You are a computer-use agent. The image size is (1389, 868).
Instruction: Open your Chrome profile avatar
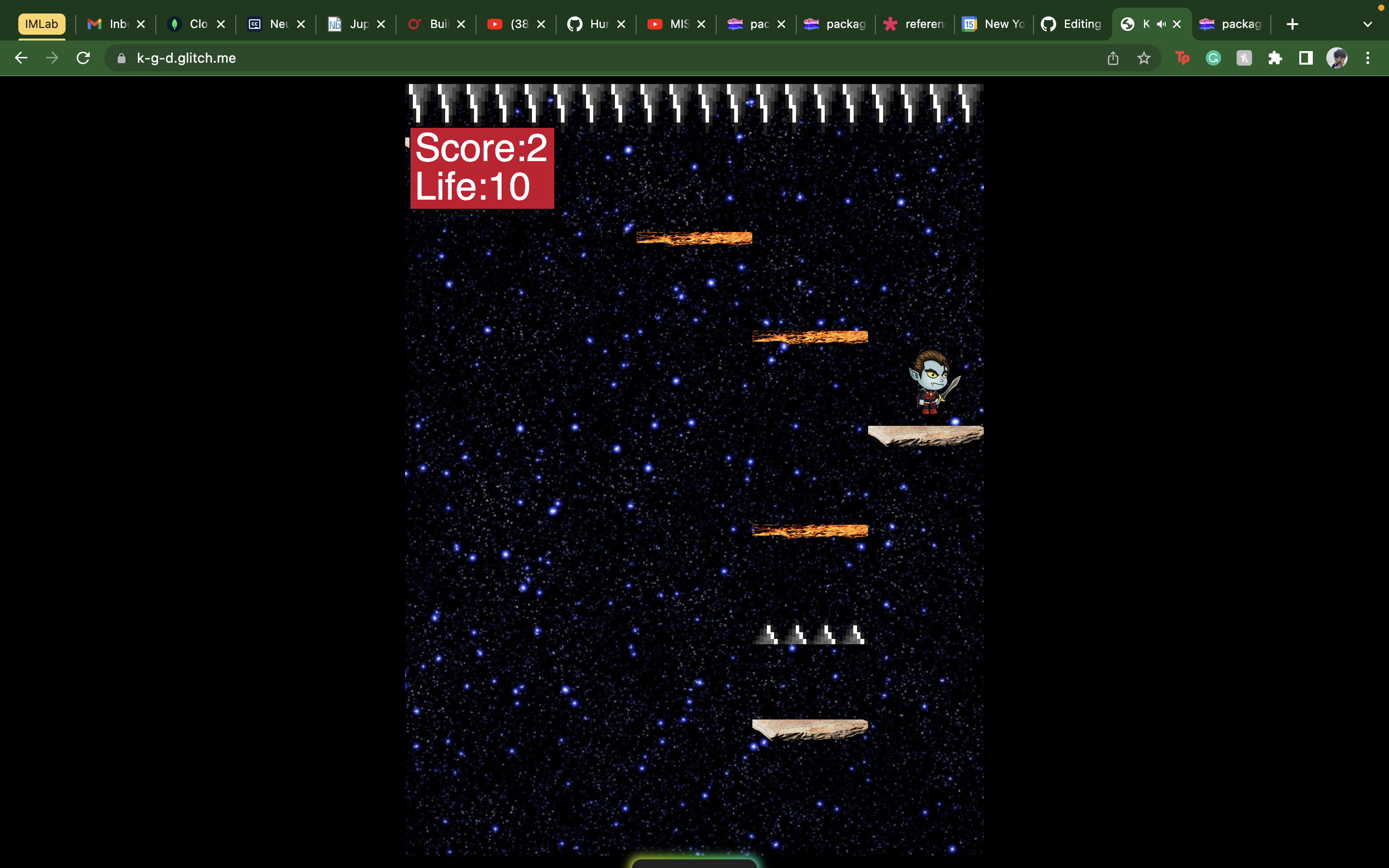coord(1337,57)
